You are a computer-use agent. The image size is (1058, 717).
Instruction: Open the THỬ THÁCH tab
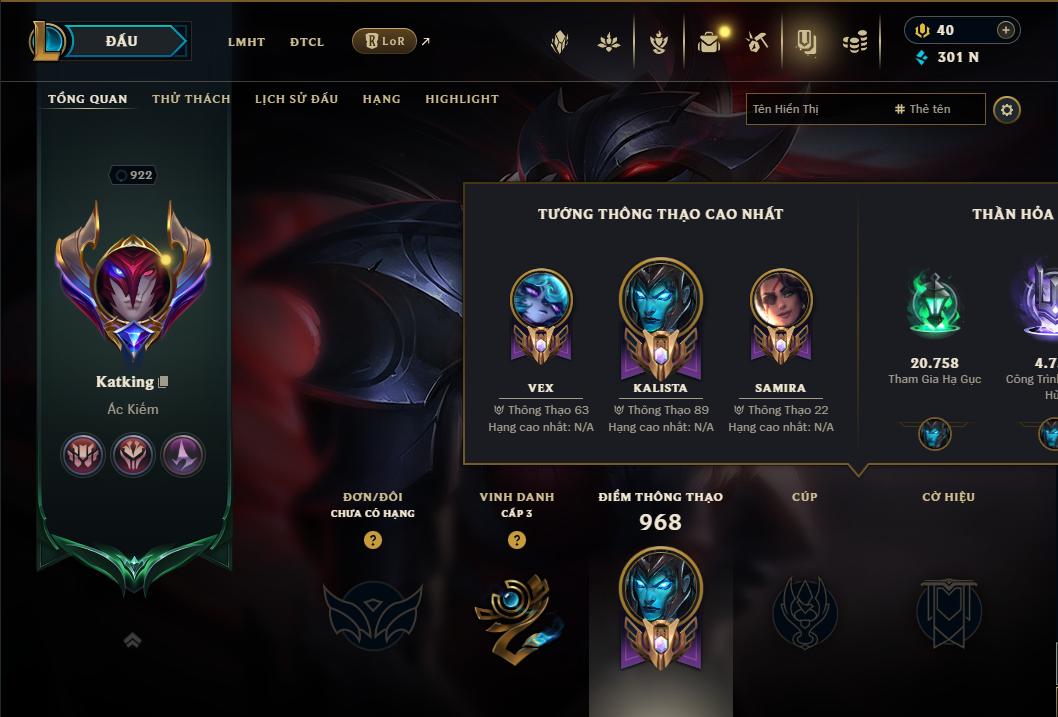point(191,99)
